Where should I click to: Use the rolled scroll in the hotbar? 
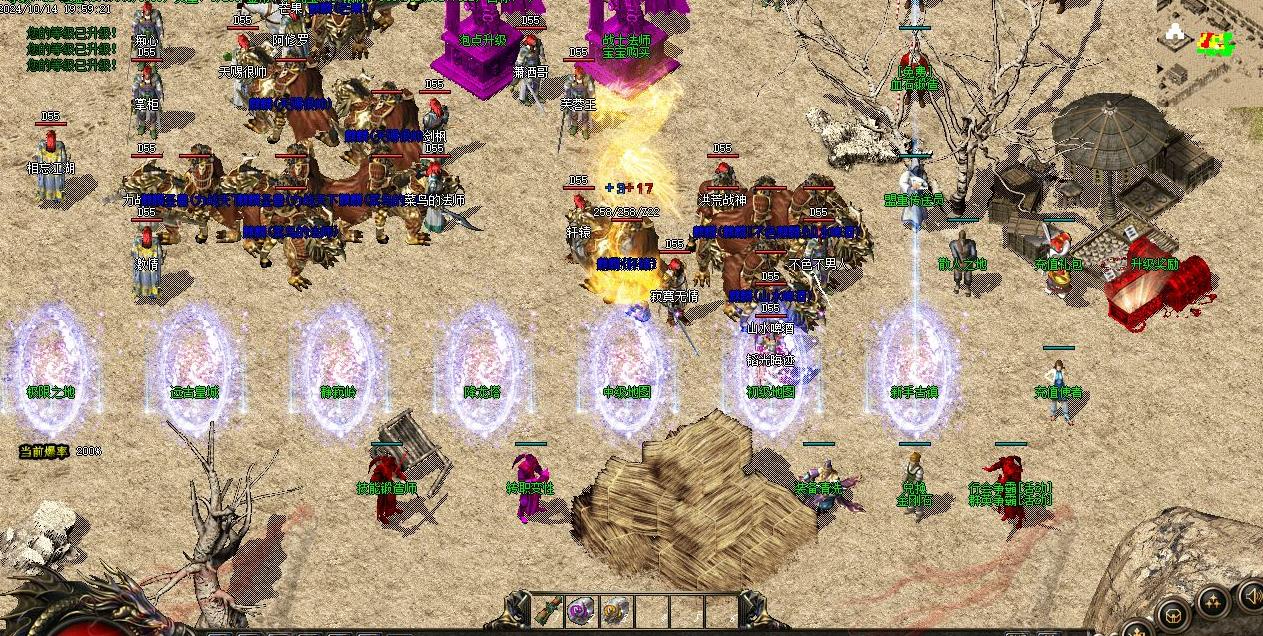pos(548,610)
